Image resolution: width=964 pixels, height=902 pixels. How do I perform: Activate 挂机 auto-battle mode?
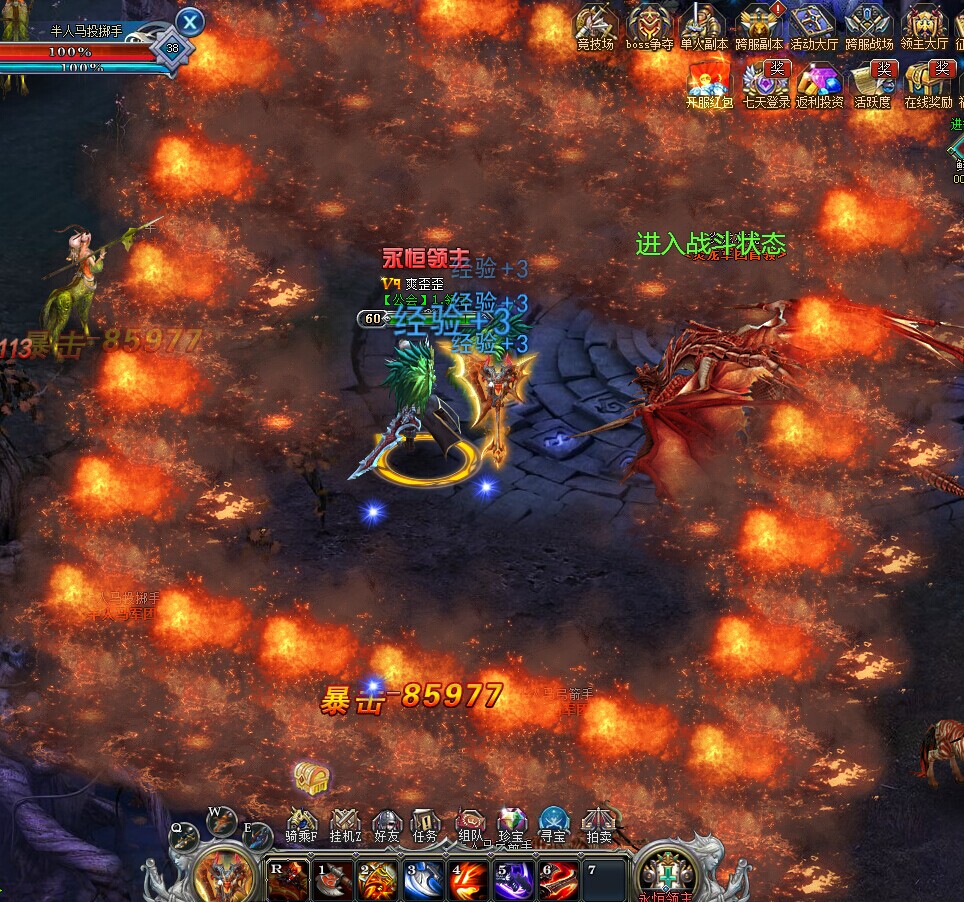click(345, 825)
